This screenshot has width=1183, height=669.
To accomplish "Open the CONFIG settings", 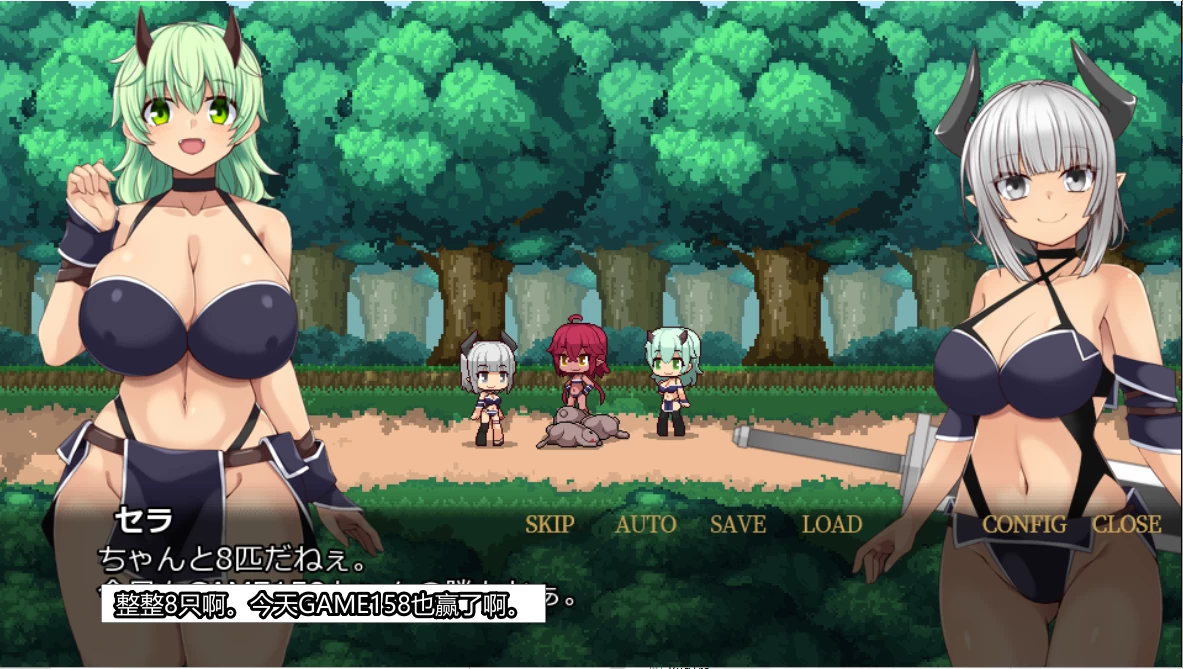I will coord(1024,524).
